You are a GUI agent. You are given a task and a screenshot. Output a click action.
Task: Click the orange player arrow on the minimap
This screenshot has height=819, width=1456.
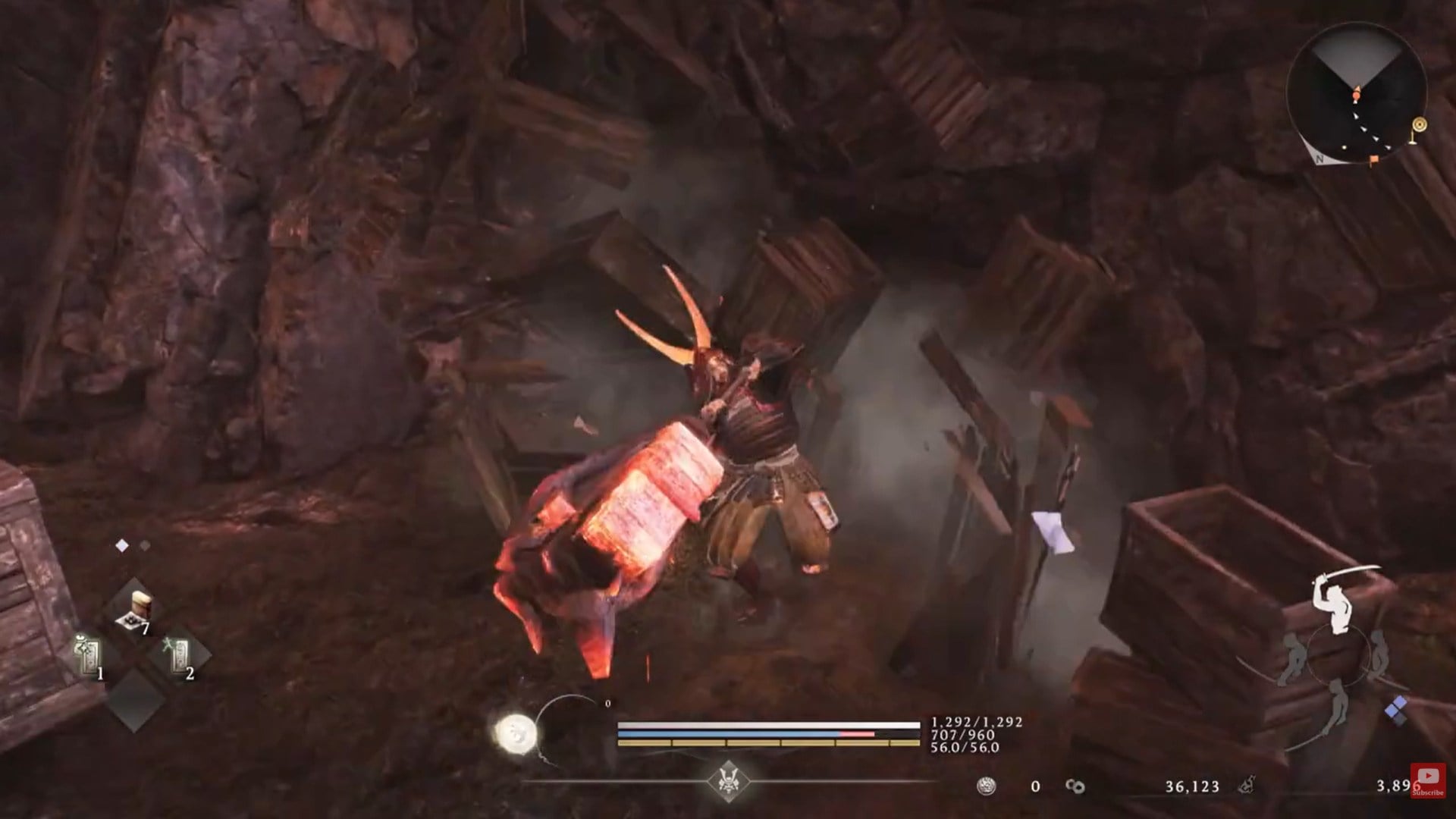click(1357, 93)
